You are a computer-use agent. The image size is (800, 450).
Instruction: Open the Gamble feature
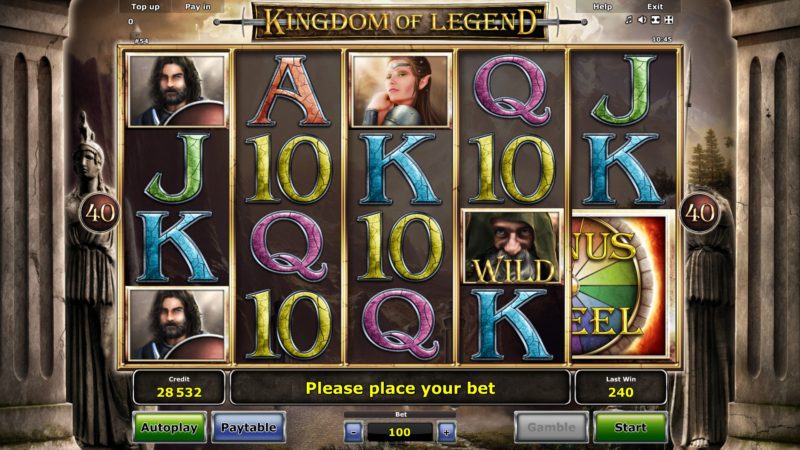click(551, 427)
